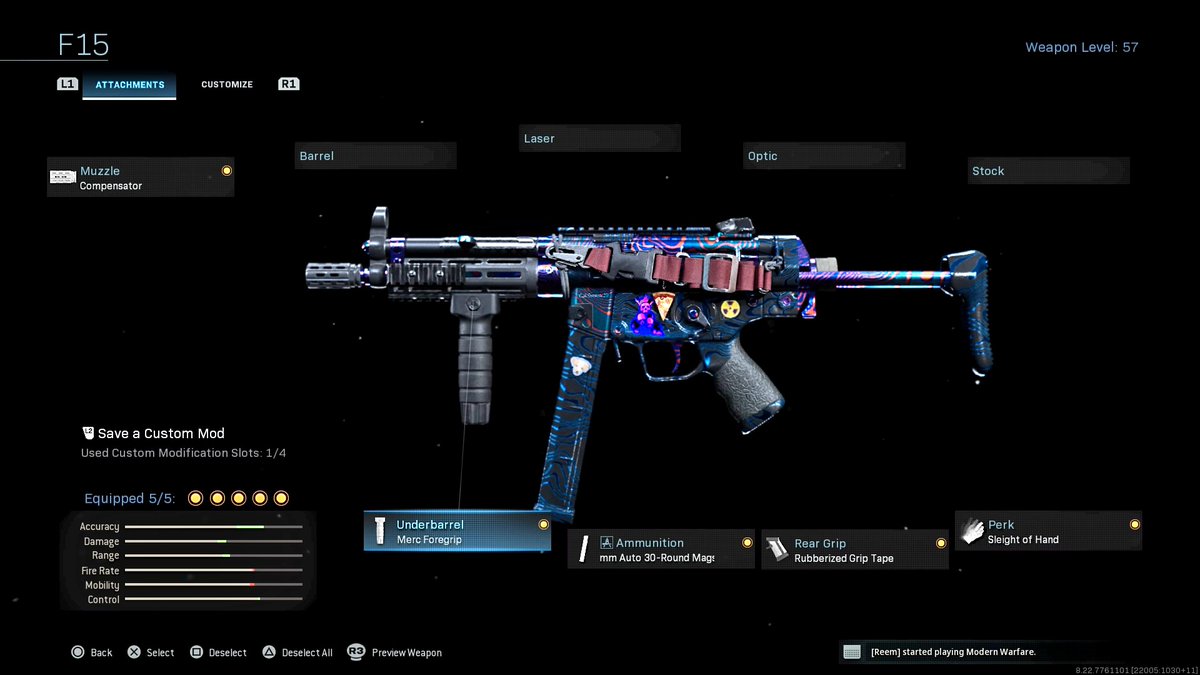1200x675 pixels.
Task: Select the Stock attachment slot
Action: (1048, 171)
